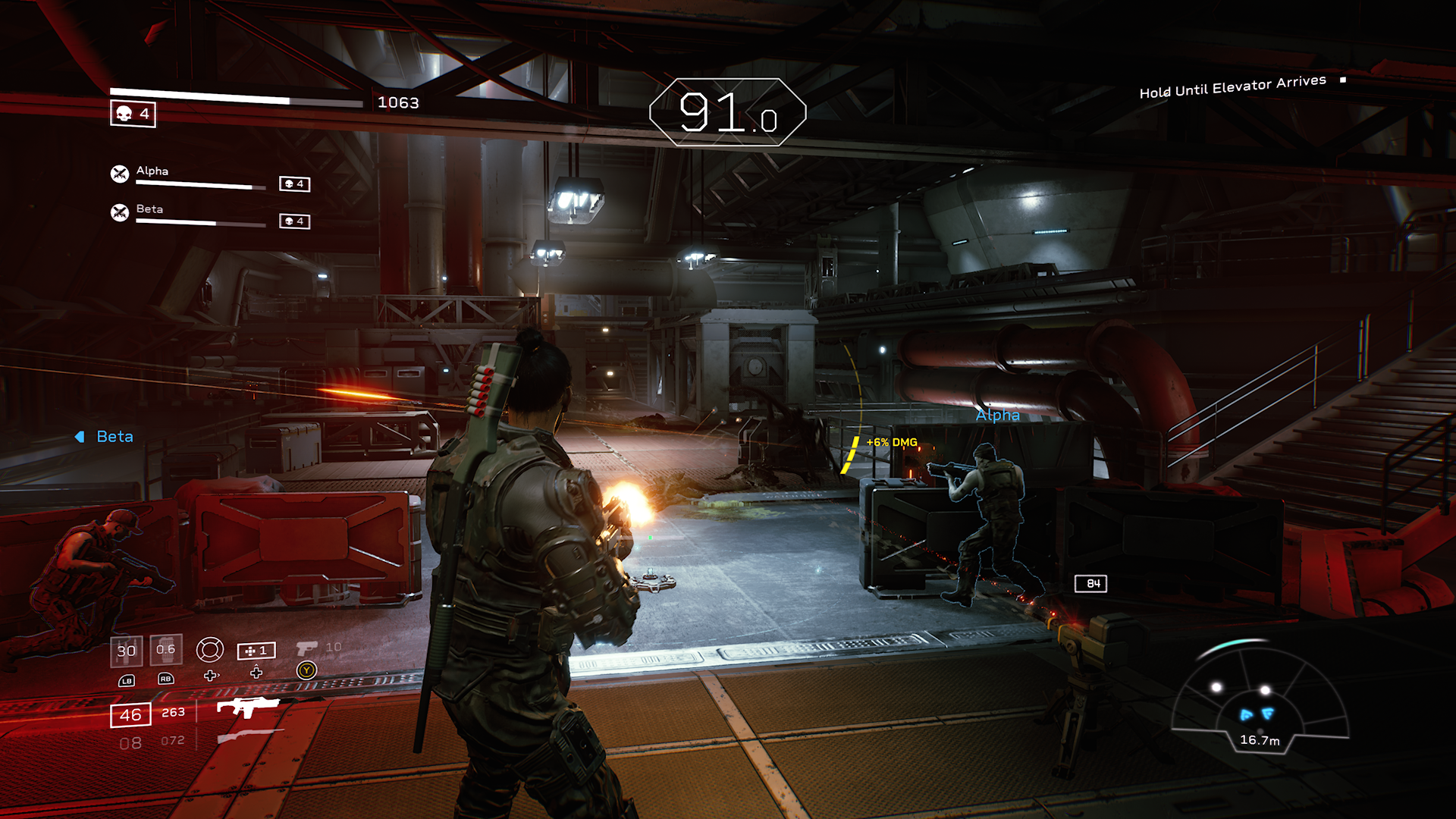Open the motion tracker radar
Viewport: 1456px width, 819px height.
coord(1259,698)
